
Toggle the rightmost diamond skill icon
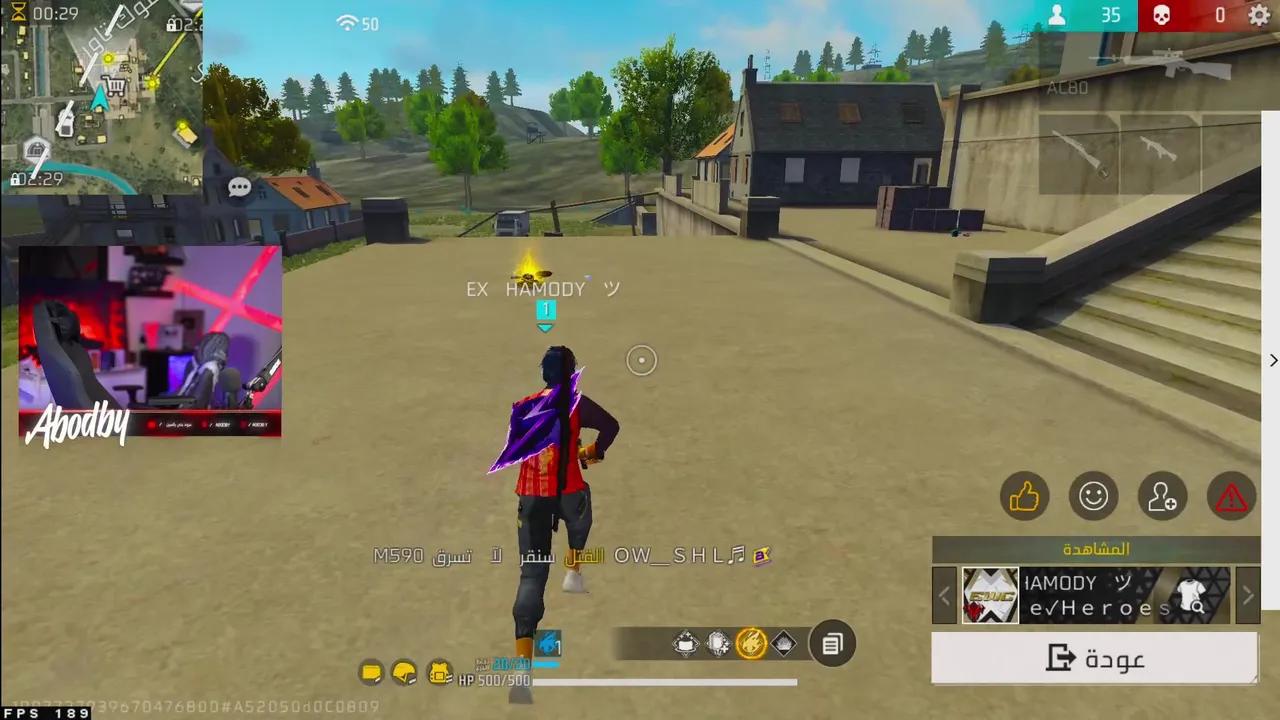(x=784, y=644)
